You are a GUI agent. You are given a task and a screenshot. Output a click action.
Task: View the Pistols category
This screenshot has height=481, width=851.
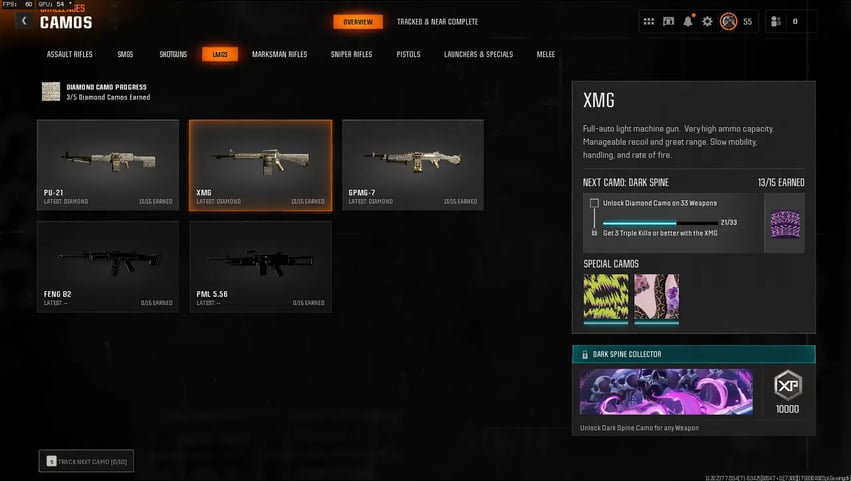(408, 54)
